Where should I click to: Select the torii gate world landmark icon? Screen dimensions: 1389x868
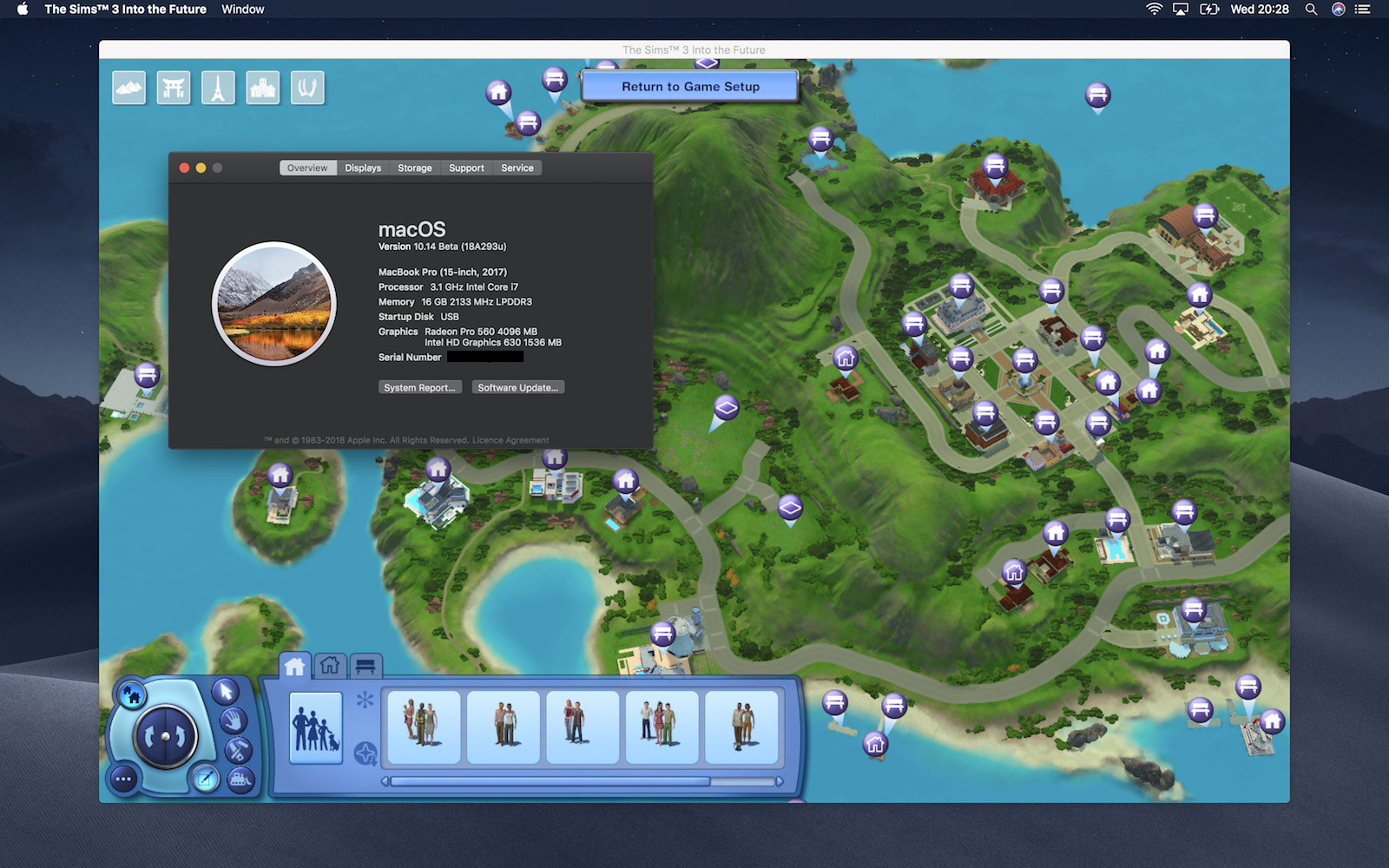click(174, 87)
